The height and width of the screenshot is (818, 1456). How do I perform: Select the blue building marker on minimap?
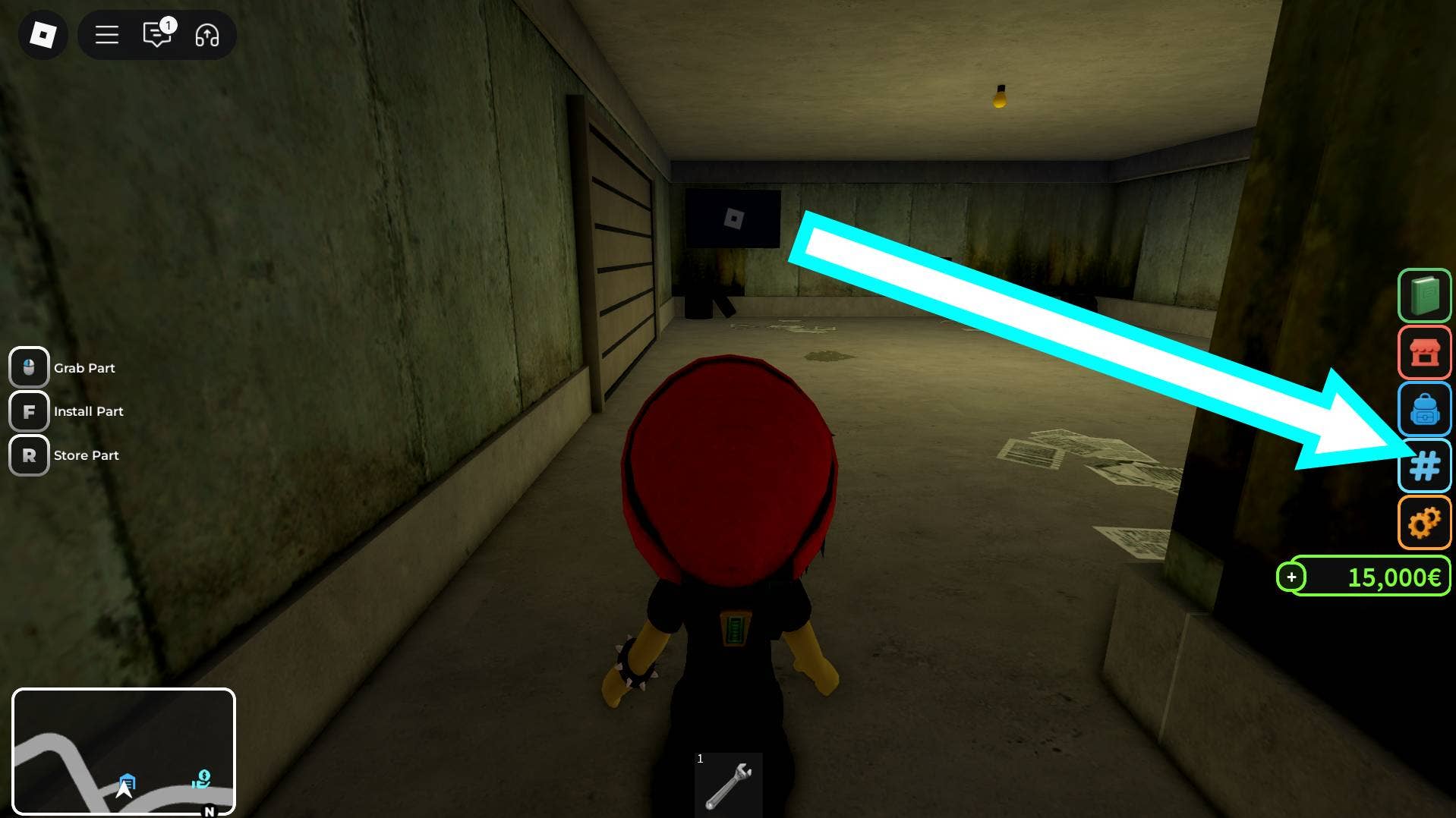[128, 782]
